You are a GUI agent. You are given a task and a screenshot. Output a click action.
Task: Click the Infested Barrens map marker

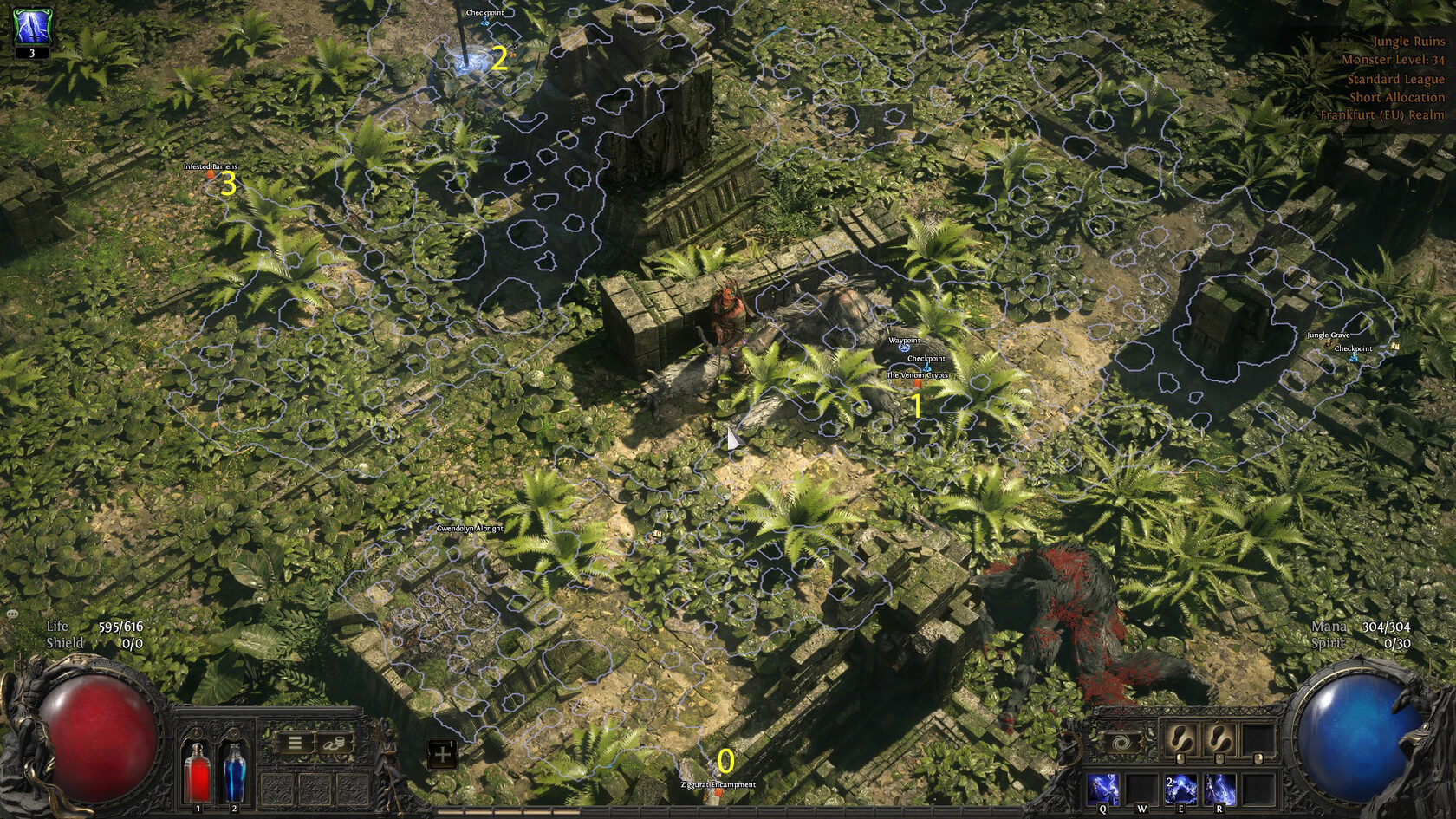[x=210, y=174]
